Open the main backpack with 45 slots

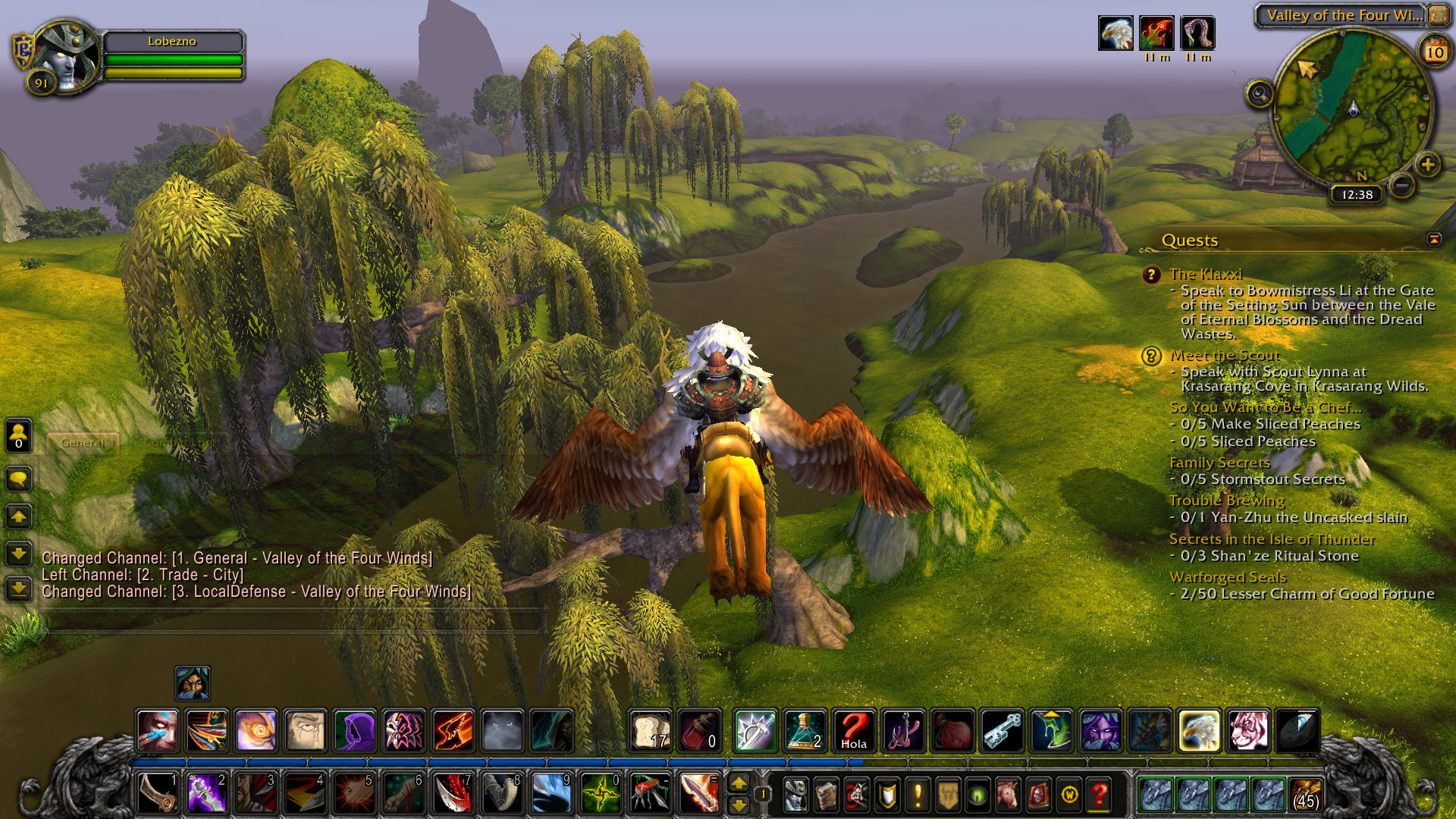(x=1305, y=794)
